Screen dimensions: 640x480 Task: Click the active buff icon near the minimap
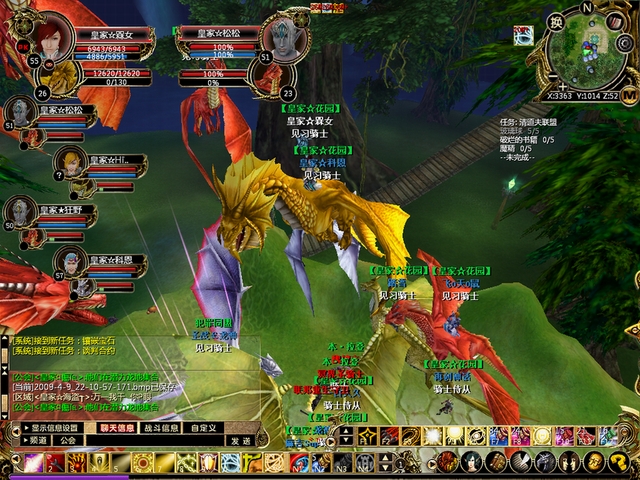pos(523,36)
